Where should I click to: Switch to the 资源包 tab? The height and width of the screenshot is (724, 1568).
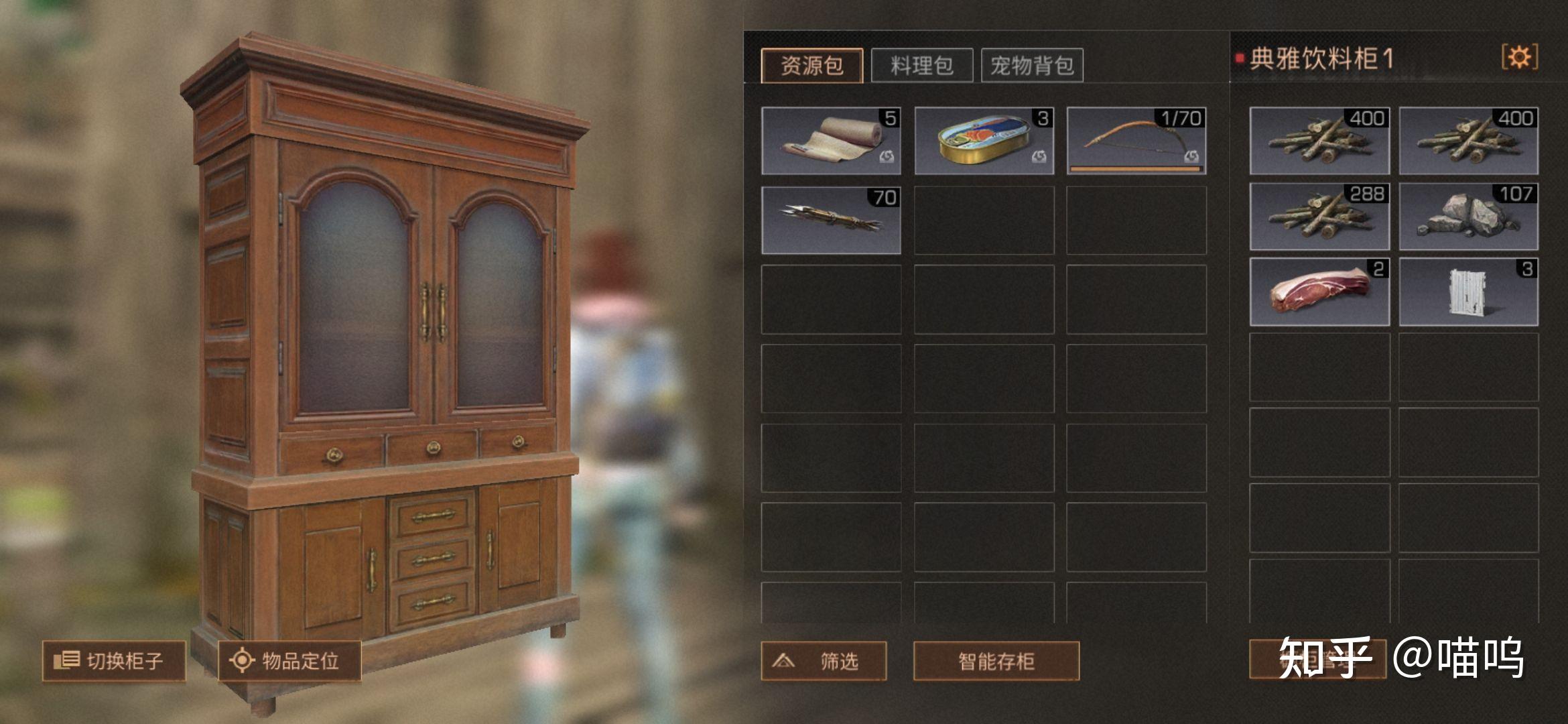pos(811,66)
